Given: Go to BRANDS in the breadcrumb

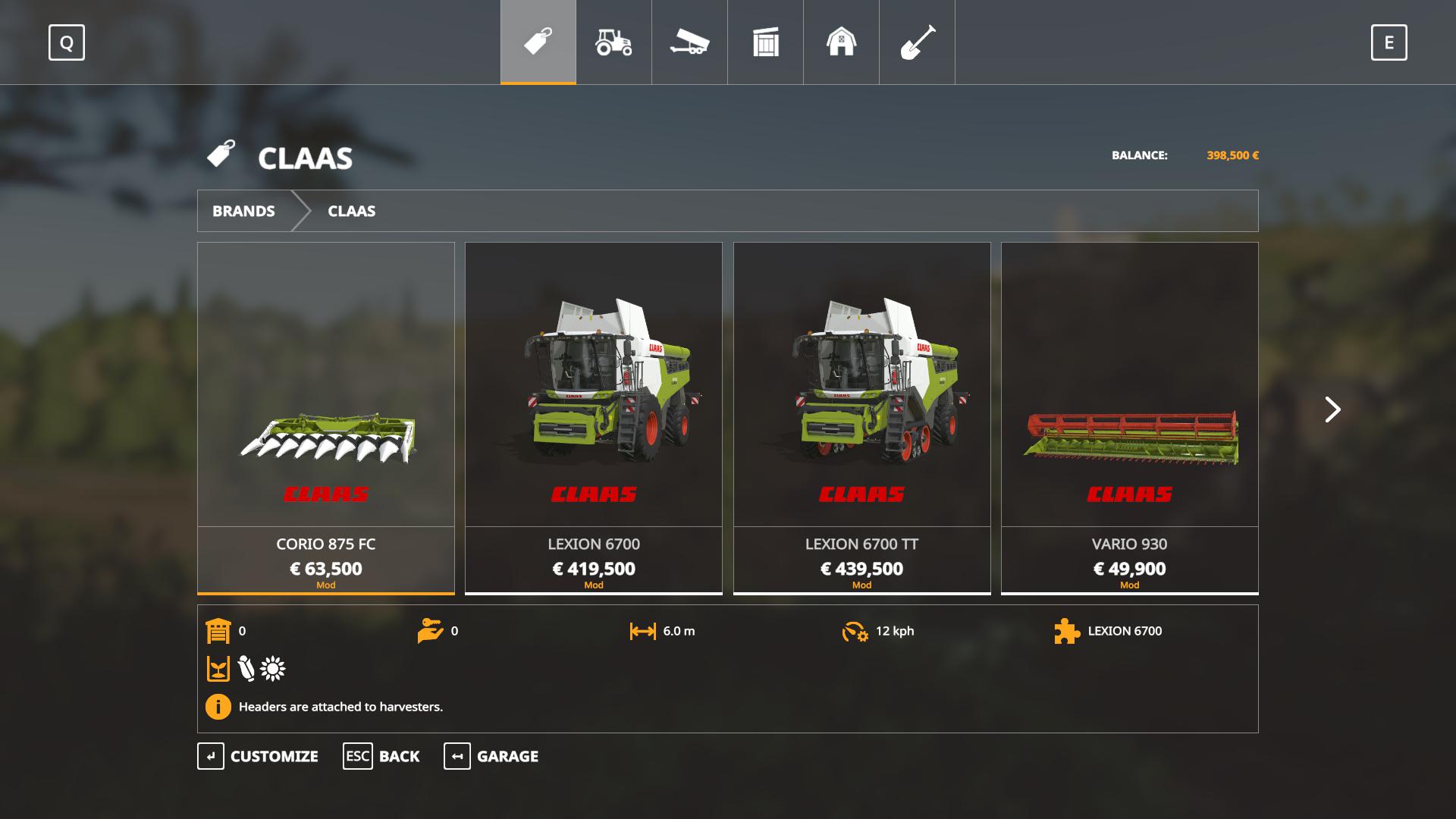Looking at the screenshot, I should (x=243, y=211).
